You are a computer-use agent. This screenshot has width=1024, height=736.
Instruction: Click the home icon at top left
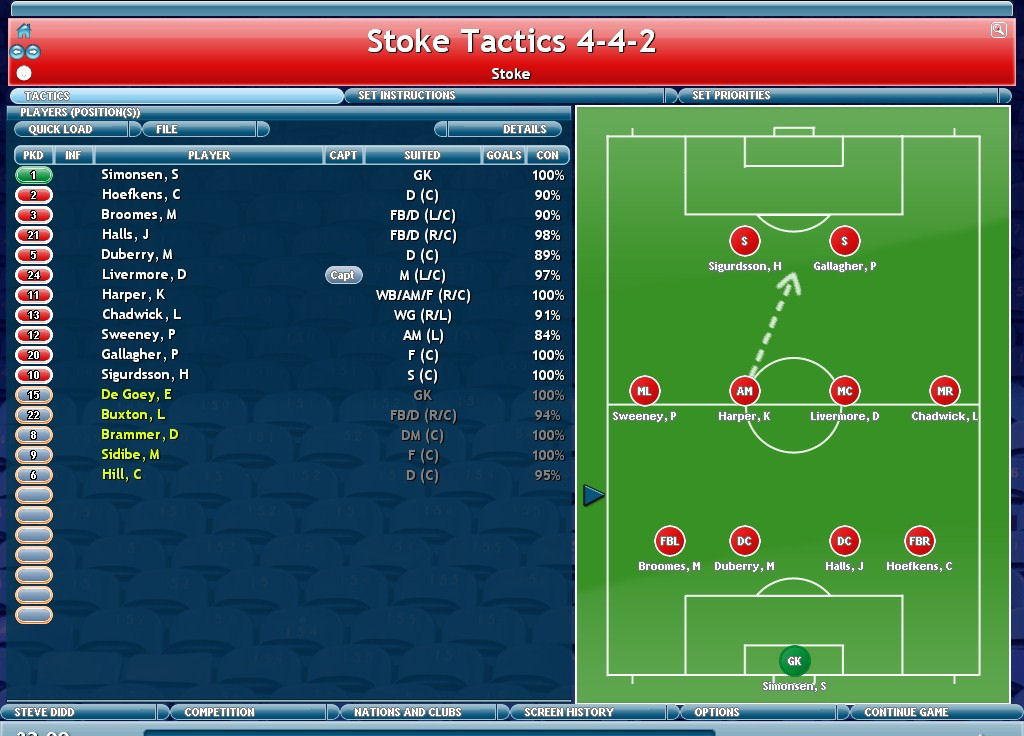pyautogui.click(x=24, y=30)
